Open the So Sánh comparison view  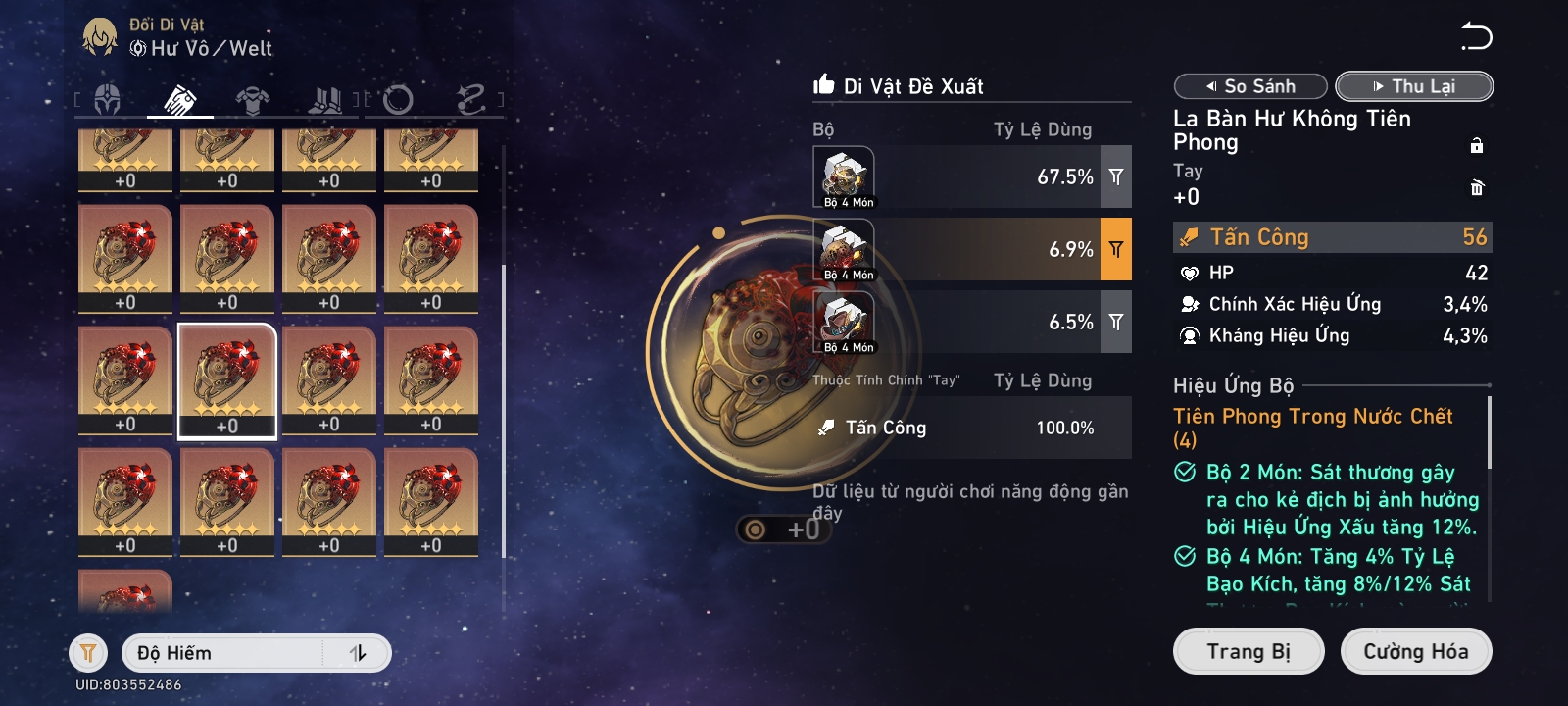(x=1250, y=86)
